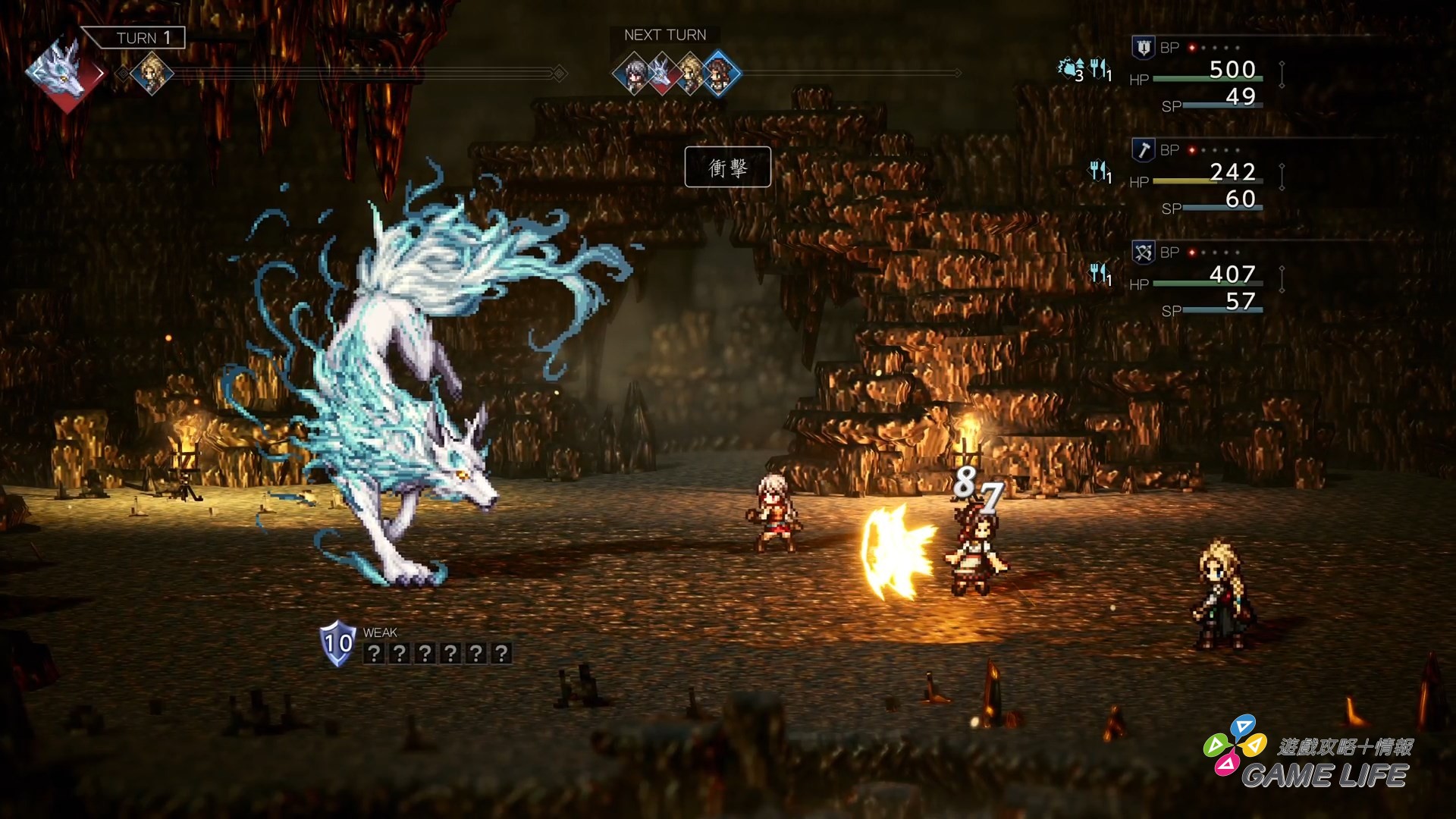Open the right chevron beside the enemy portrait
Image resolution: width=1456 pixels, height=819 pixels.
[102, 73]
